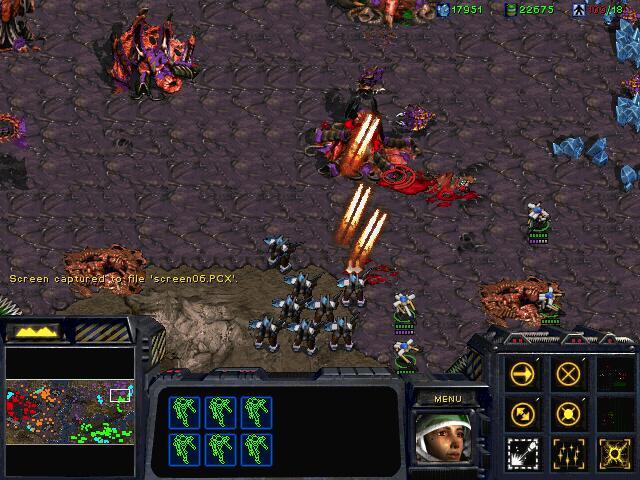
Task: Choose the Patrol command crossed-arrows icon
Action: point(523,413)
